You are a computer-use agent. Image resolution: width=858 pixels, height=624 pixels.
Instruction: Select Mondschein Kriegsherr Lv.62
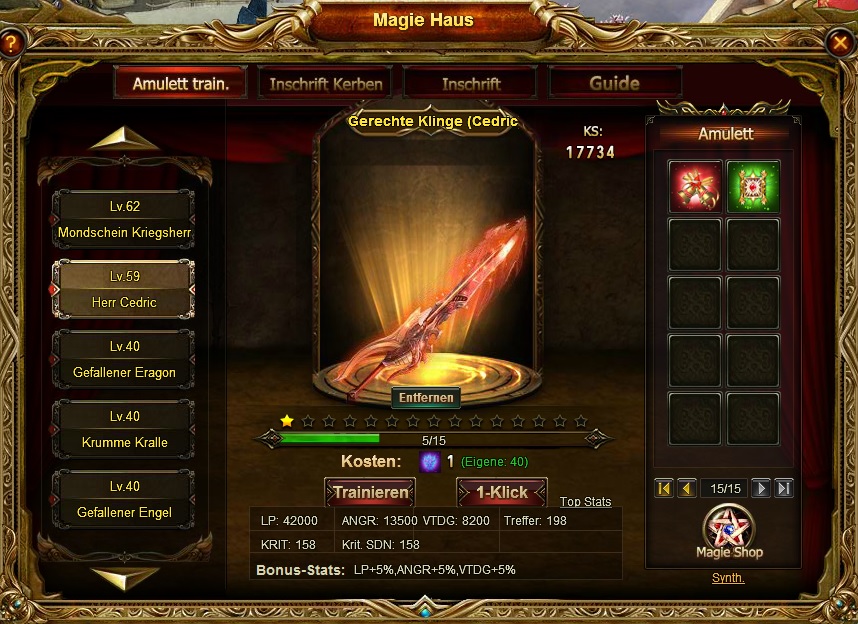(x=124, y=220)
